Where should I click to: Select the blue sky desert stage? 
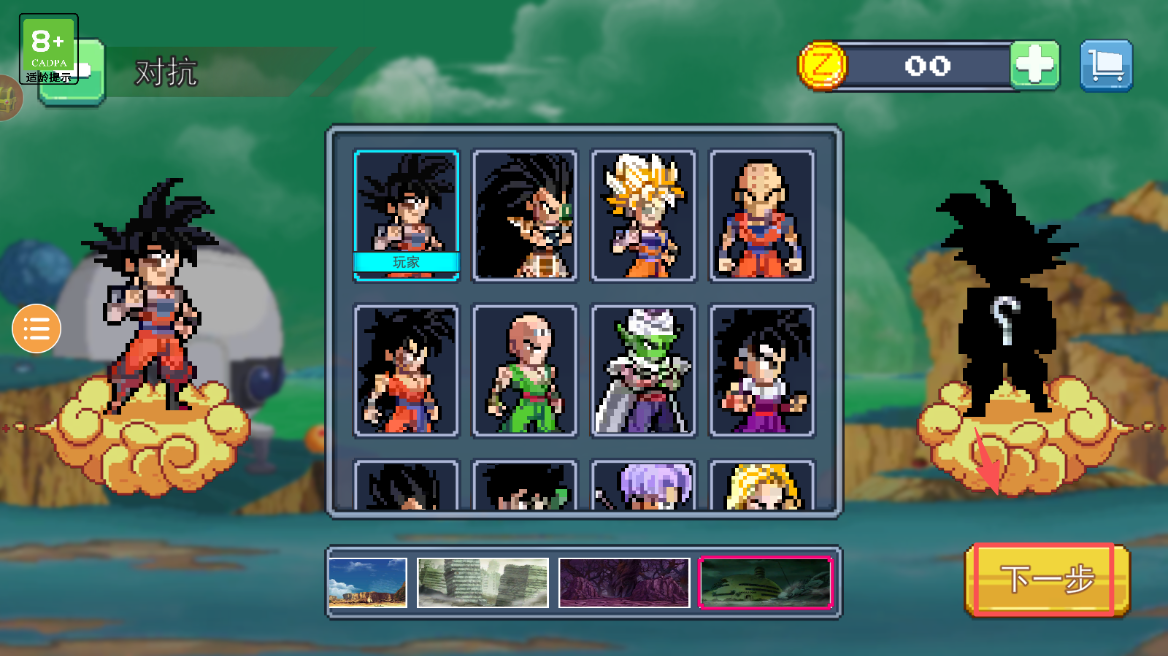pyautogui.click(x=368, y=583)
